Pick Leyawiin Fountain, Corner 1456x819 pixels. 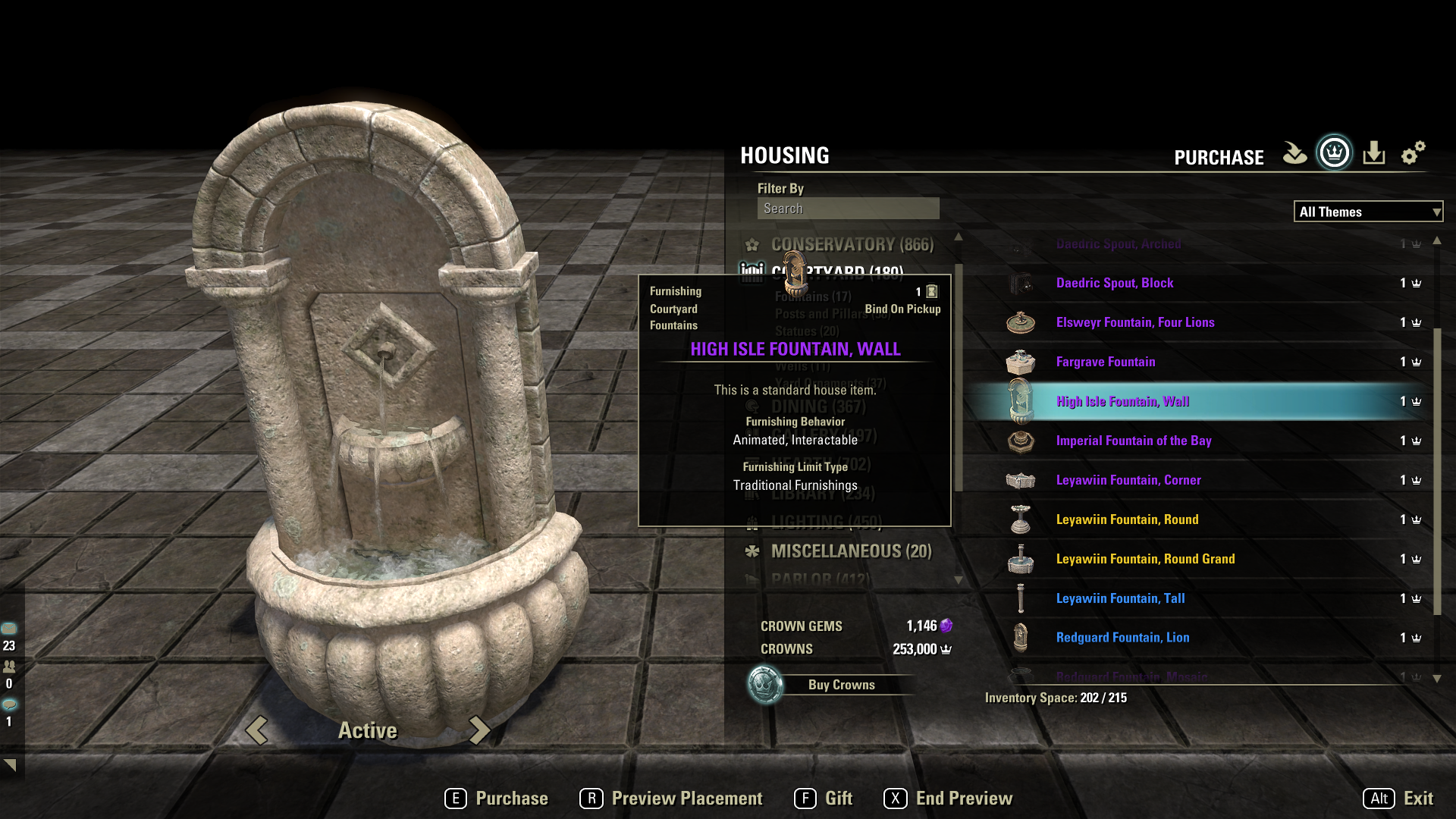pos(1128,480)
